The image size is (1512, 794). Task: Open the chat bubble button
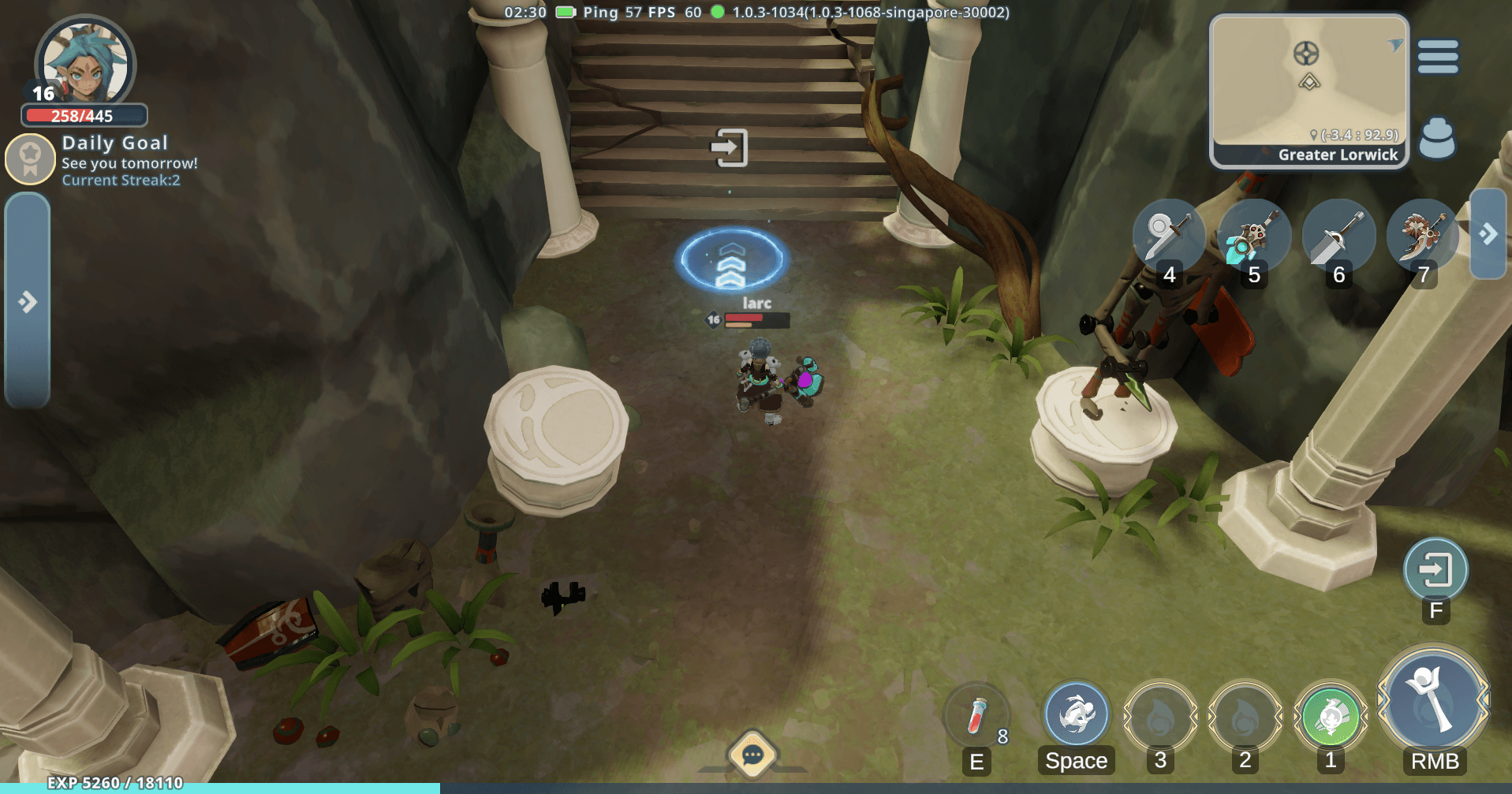click(752, 755)
